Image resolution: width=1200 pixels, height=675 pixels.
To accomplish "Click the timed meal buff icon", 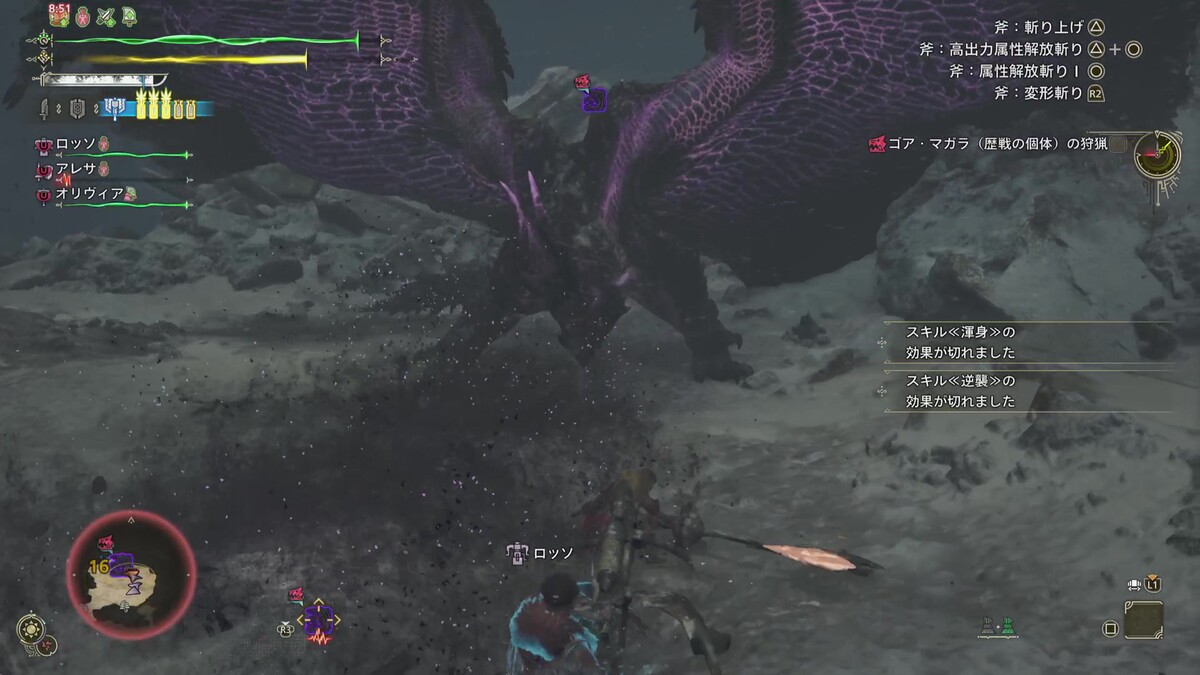I will point(59,16).
